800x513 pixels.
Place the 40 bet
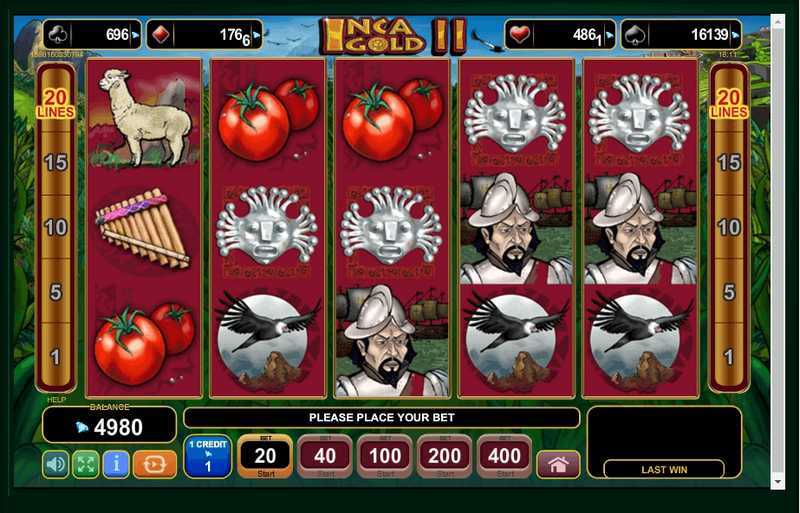(325, 456)
